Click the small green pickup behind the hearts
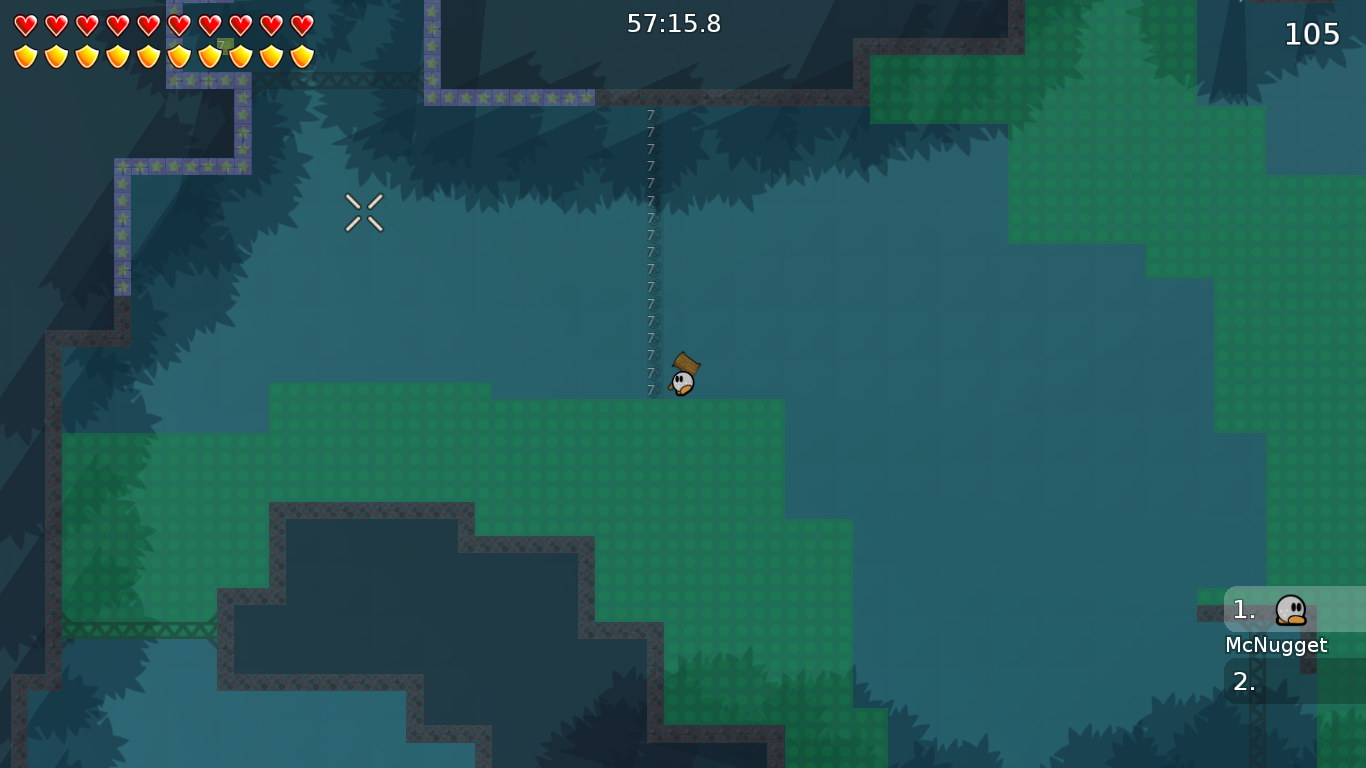The image size is (1366, 768). [224, 45]
